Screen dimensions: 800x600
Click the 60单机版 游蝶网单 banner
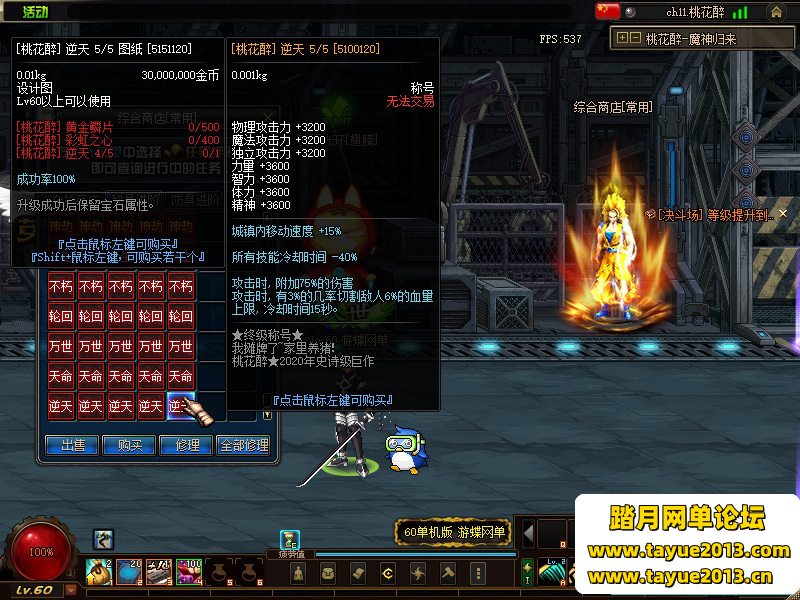[x=452, y=532]
